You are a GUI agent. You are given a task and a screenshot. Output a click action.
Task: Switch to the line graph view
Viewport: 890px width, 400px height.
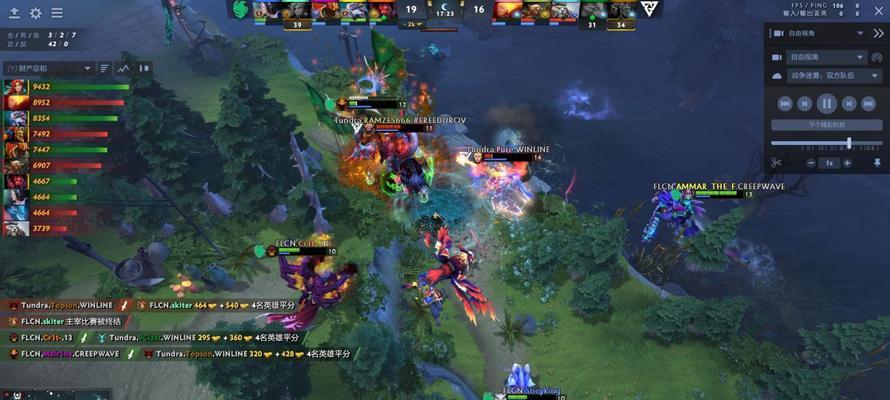point(124,68)
